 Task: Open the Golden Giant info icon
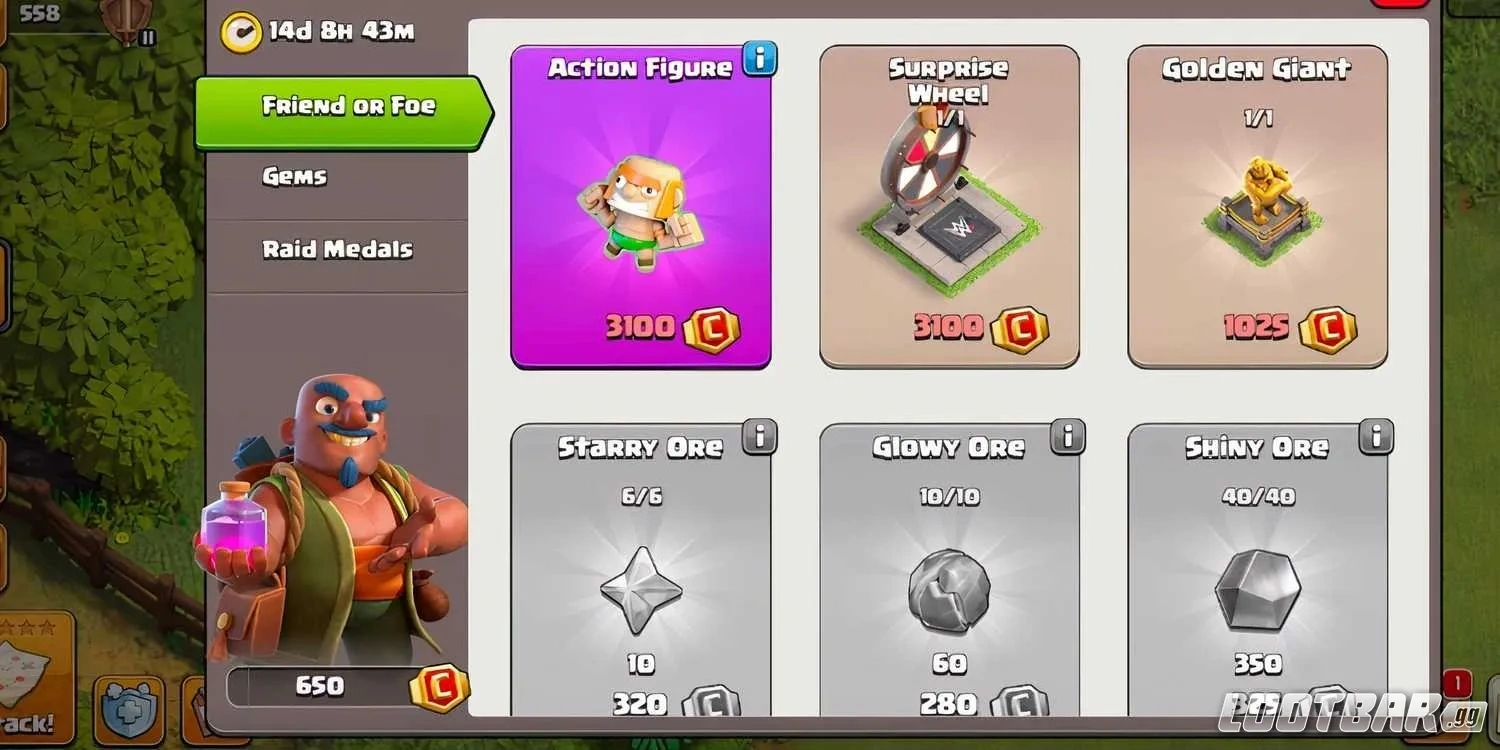[1374, 59]
